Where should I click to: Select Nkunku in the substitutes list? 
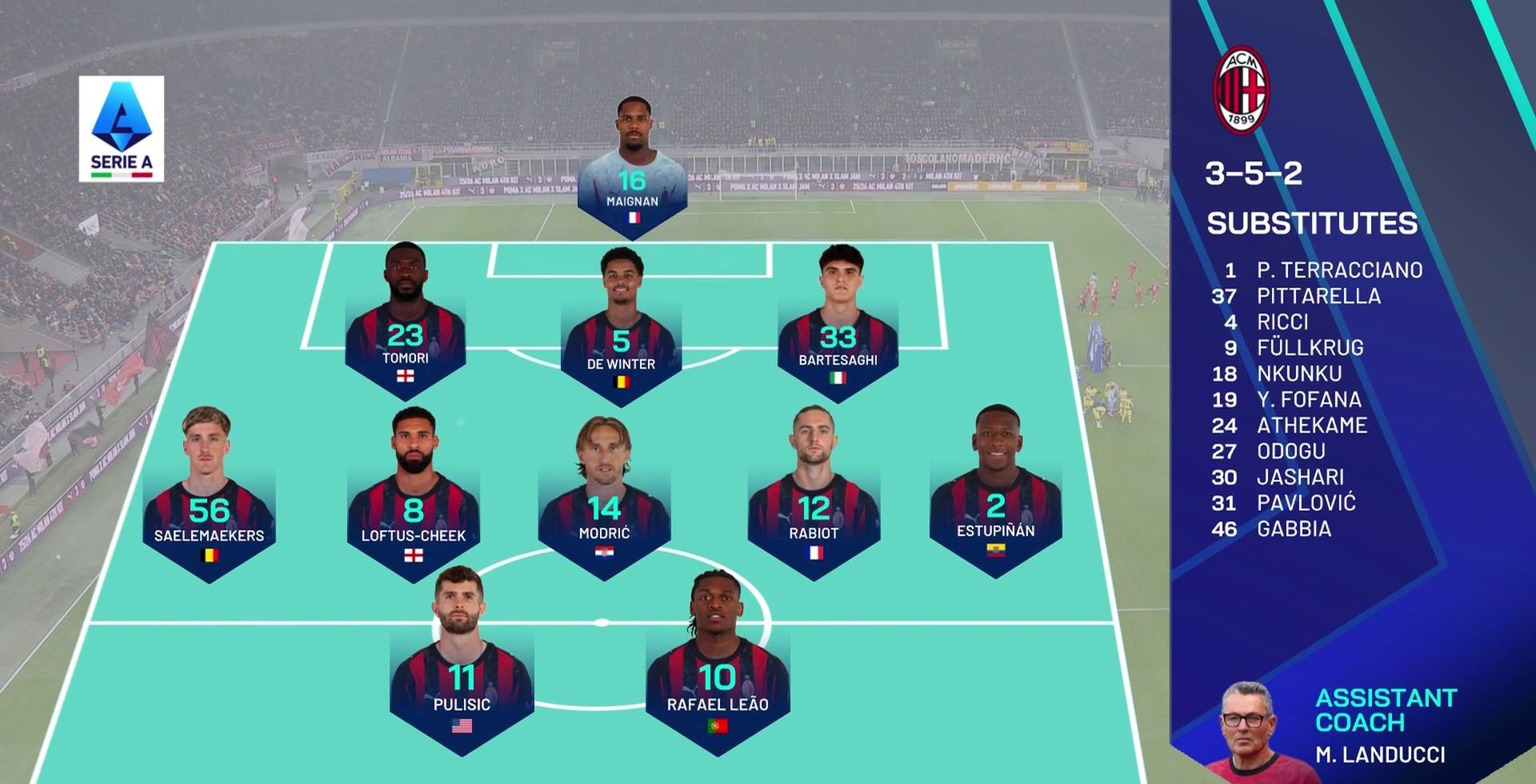(1298, 374)
